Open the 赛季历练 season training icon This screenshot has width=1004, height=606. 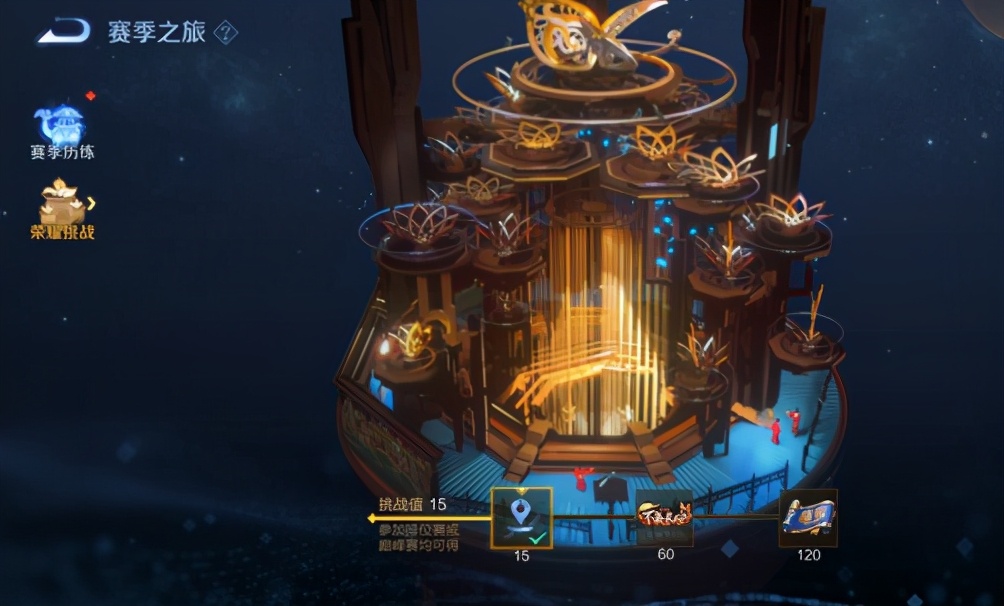click(62, 126)
